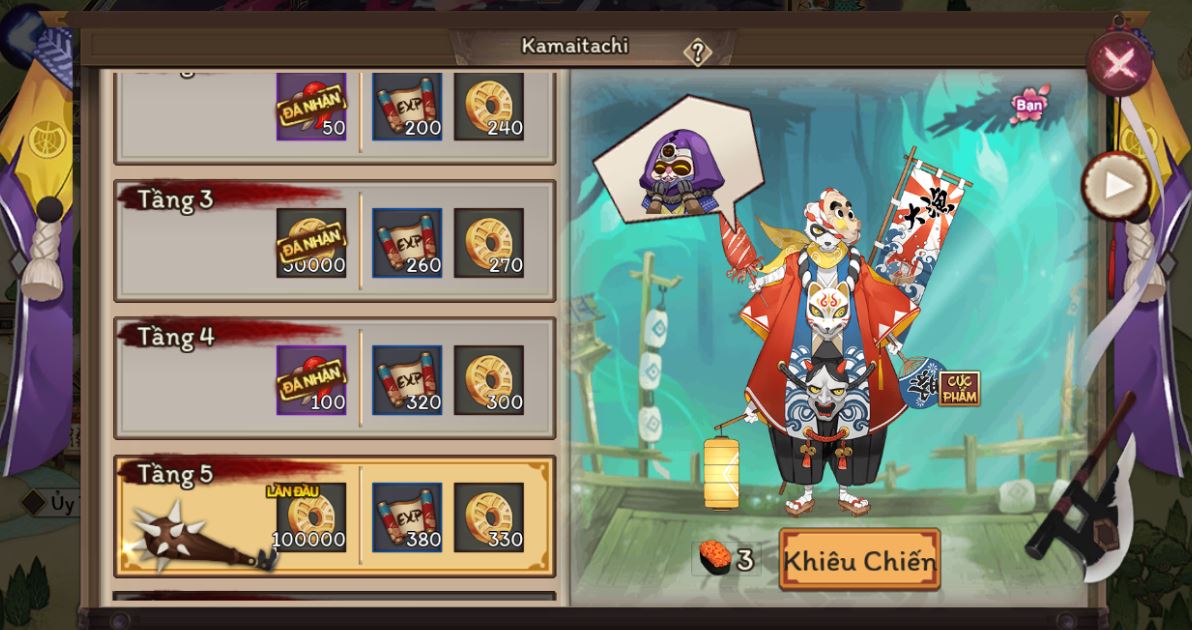Inspect the 320 EXP scroll reward
The width and height of the screenshot is (1192, 630).
[408, 380]
